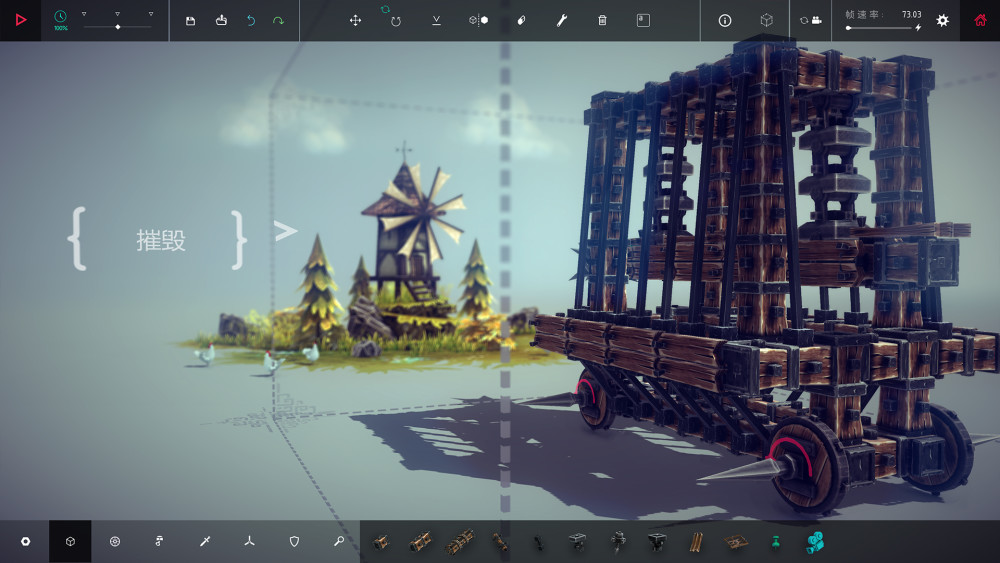Viewport: 1000px width, 563px height.
Task: Switch to the sword weapons tab
Action: coord(204,541)
